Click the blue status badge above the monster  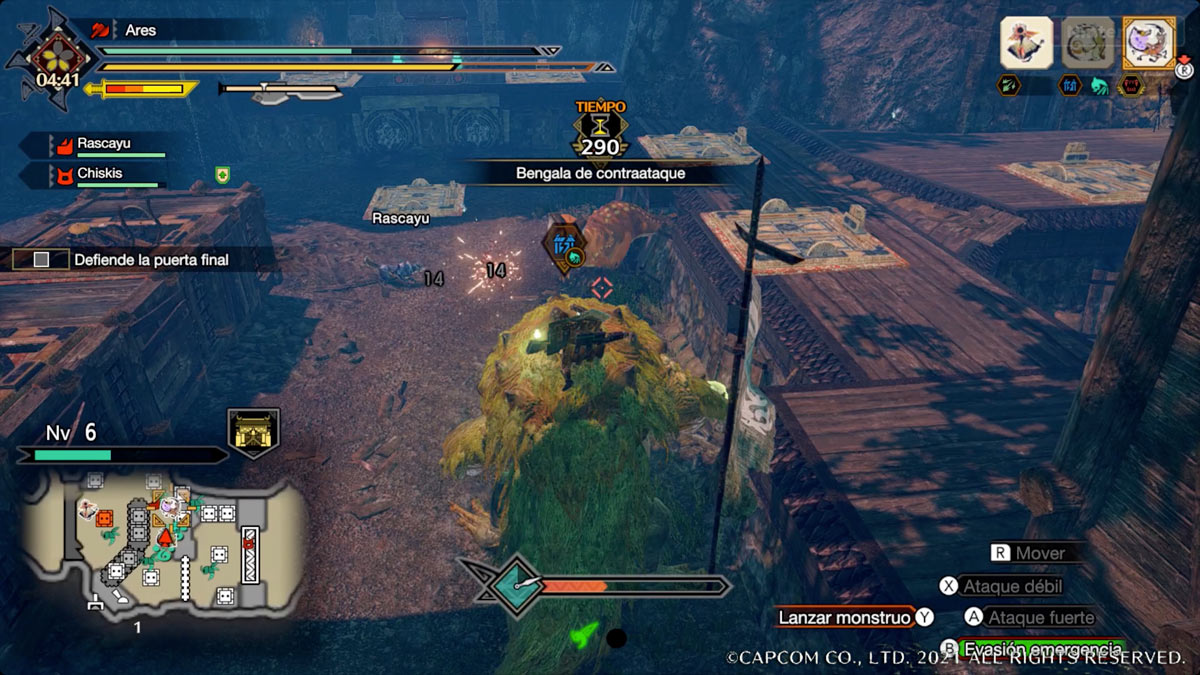(562, 246)
